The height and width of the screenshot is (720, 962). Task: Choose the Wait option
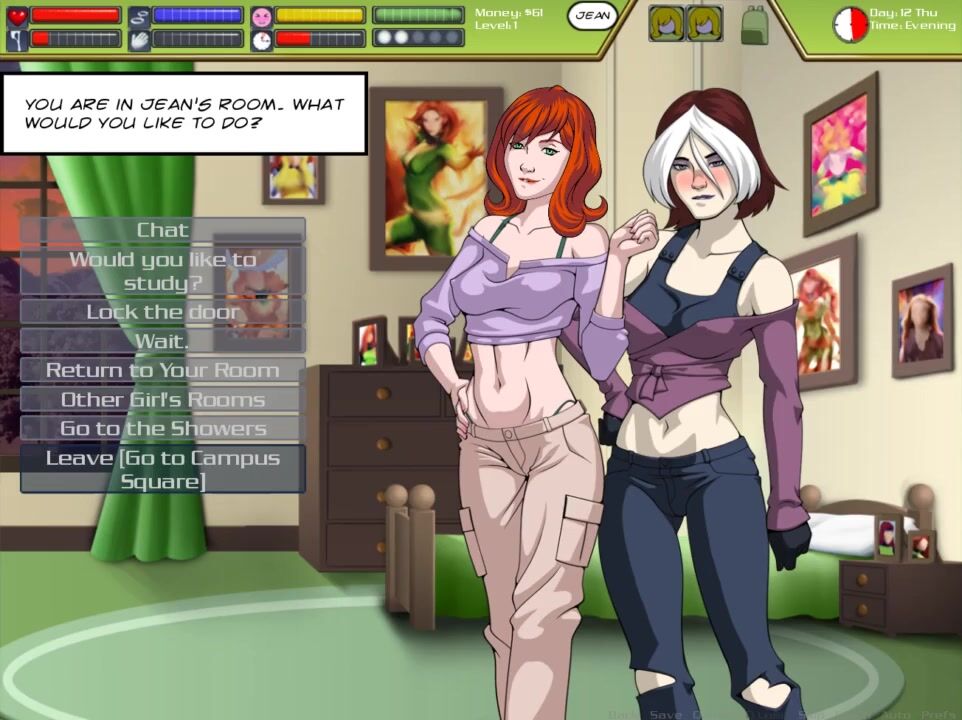(162, 341)
